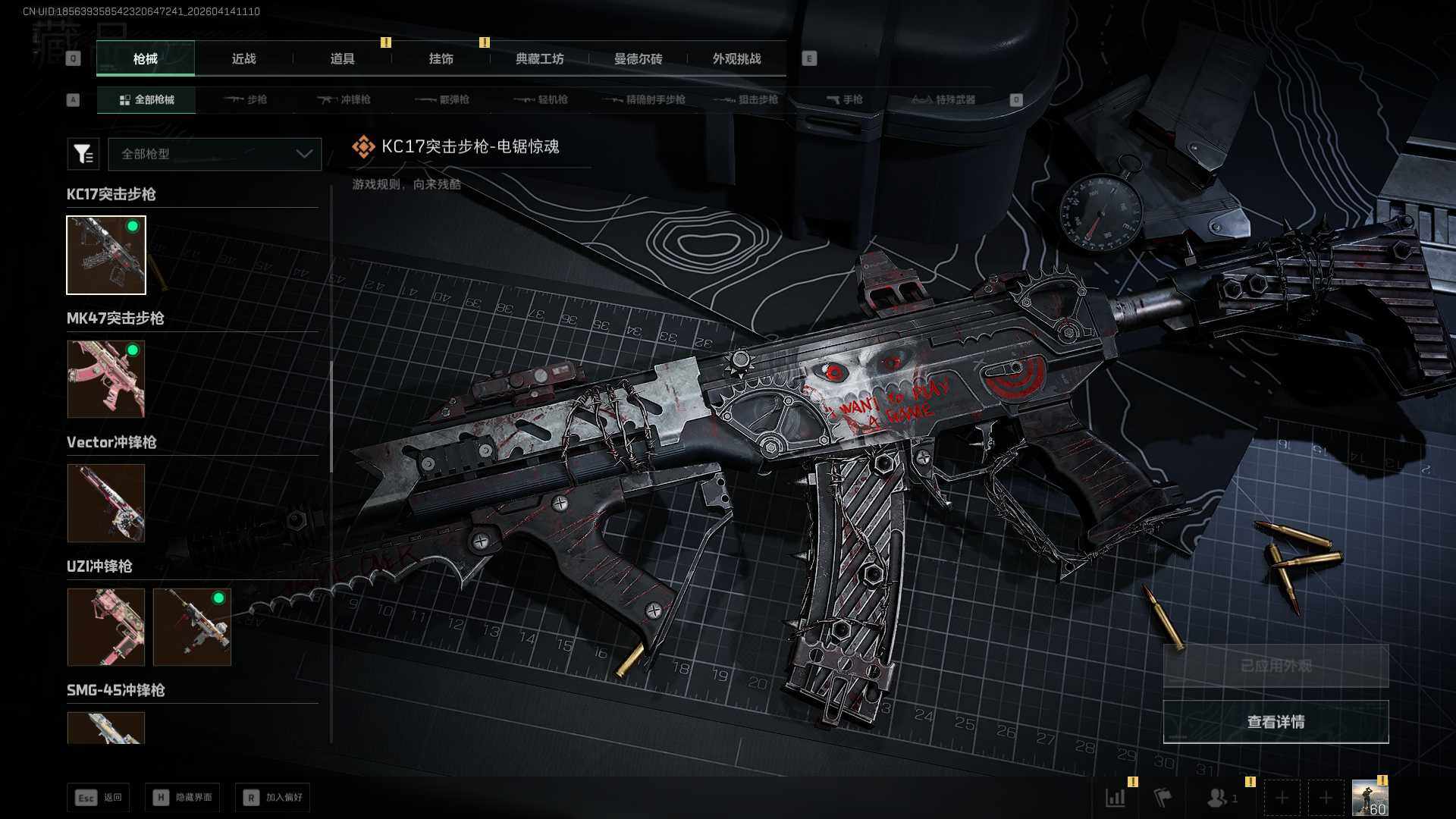
Task: Select the 挂饰 charms tab
Action: 441,58
